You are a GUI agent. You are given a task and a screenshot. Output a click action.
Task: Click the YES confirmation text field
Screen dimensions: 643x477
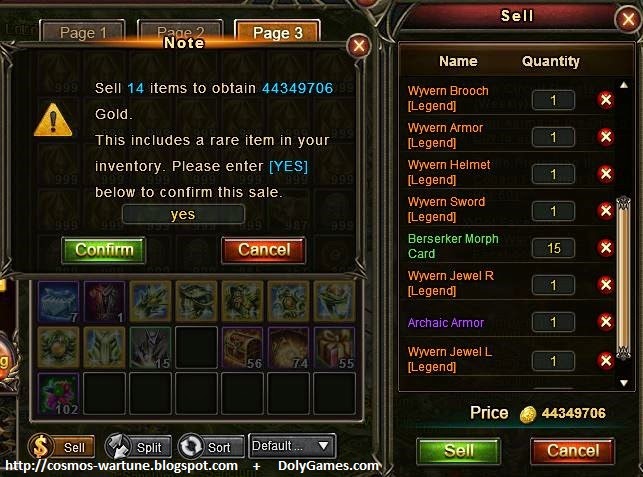(183, 214)
